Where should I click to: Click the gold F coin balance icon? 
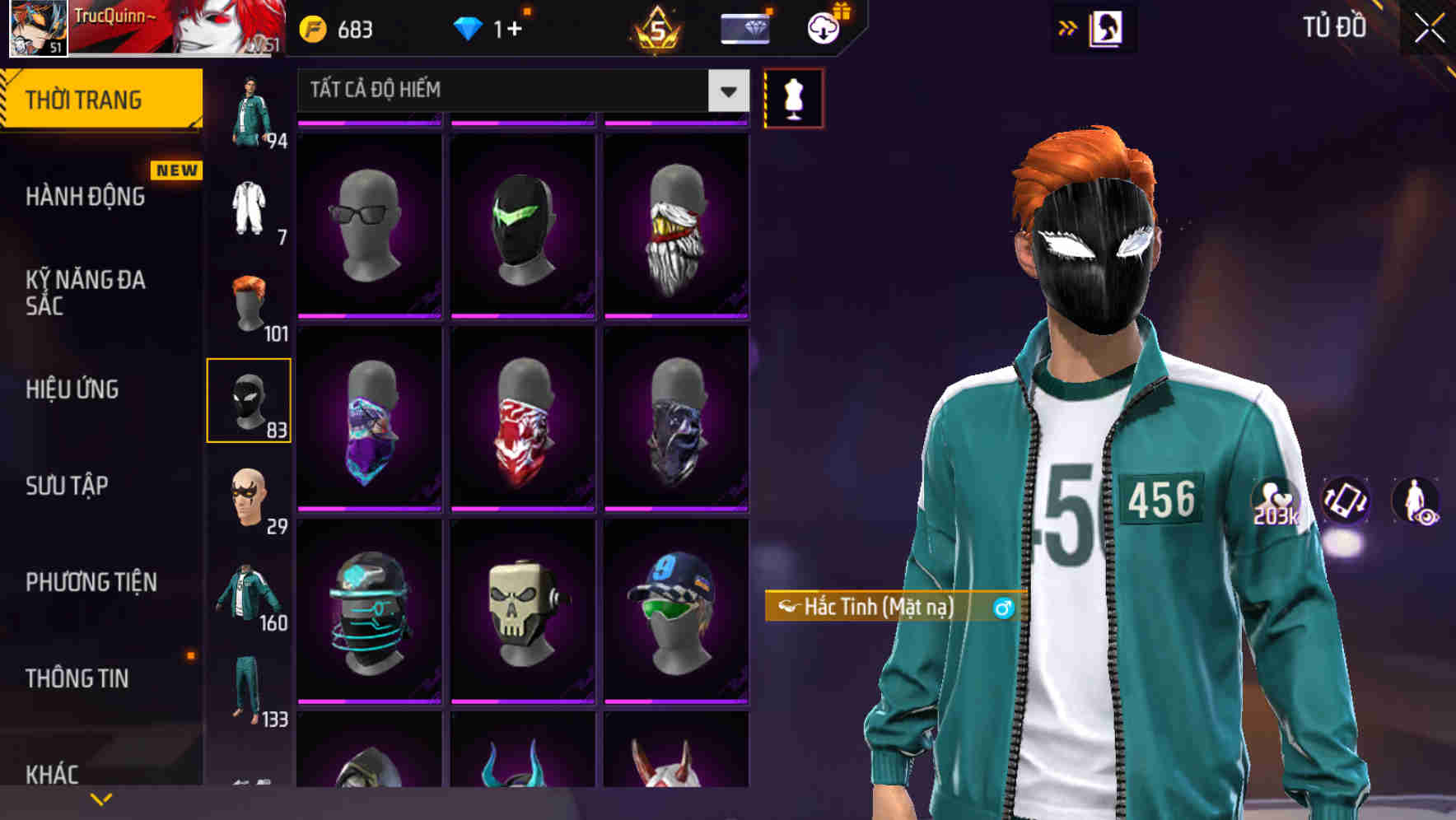311,28
